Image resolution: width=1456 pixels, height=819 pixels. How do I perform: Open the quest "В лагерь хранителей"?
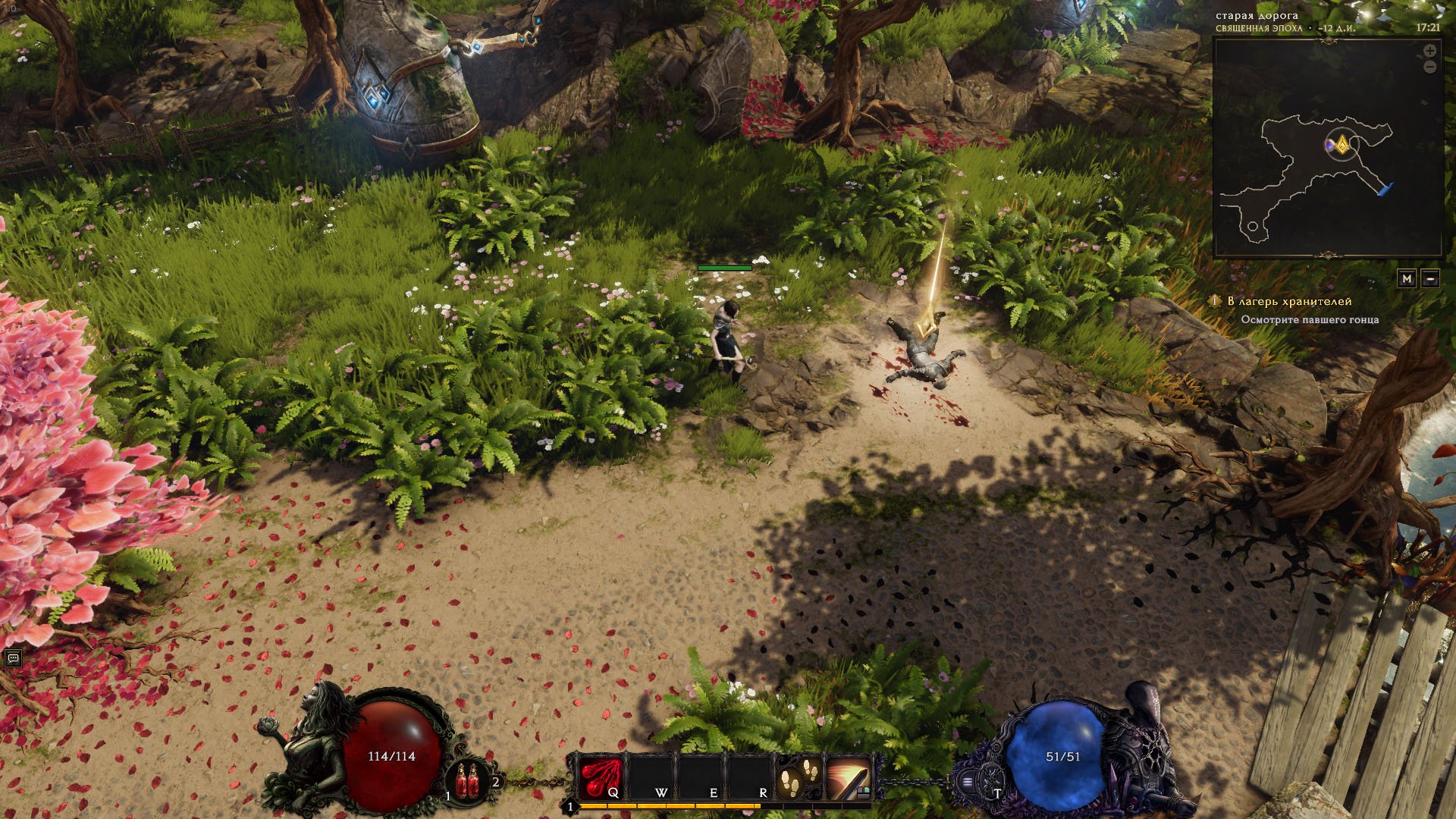(x=1279, y=301)
